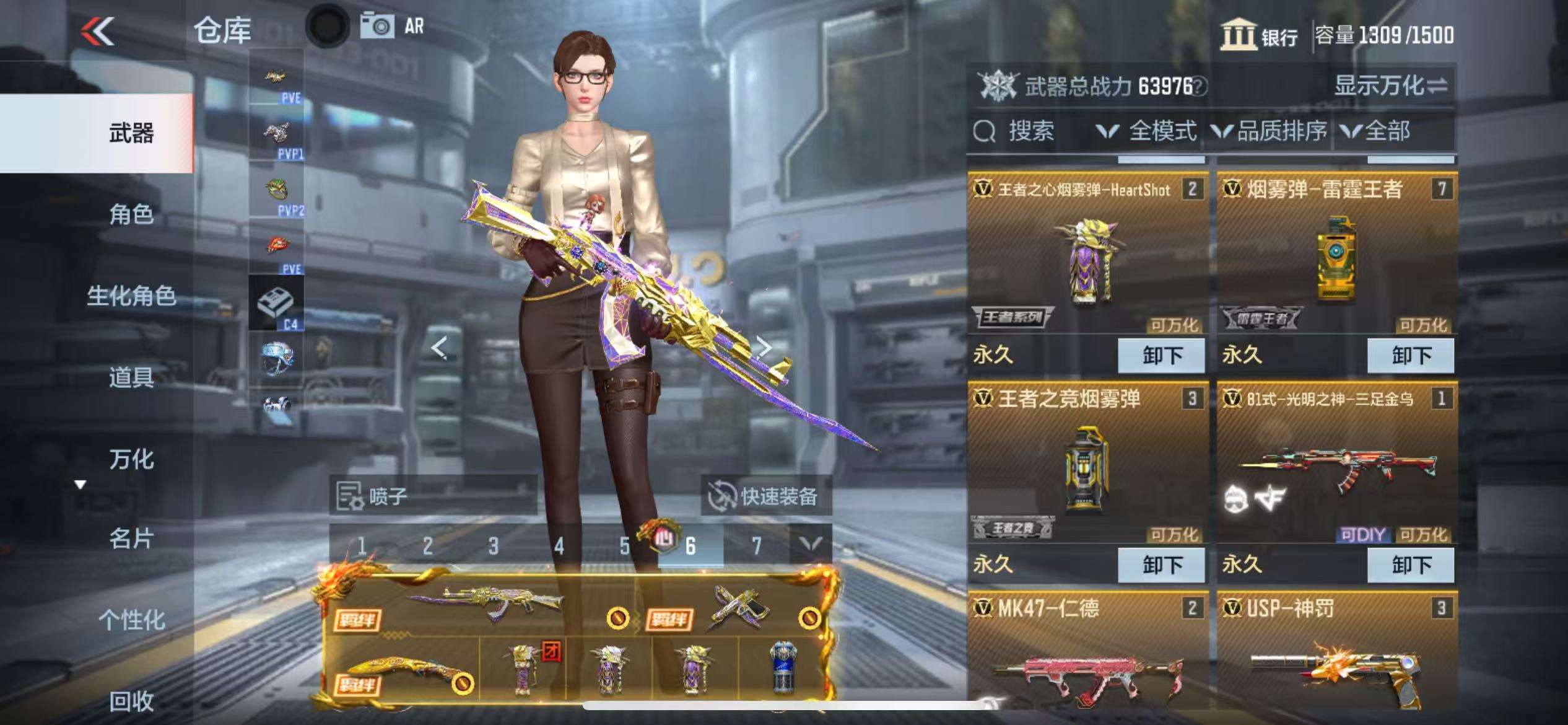Open the 全模式 mode dropdown

(x=1147, y=131)
